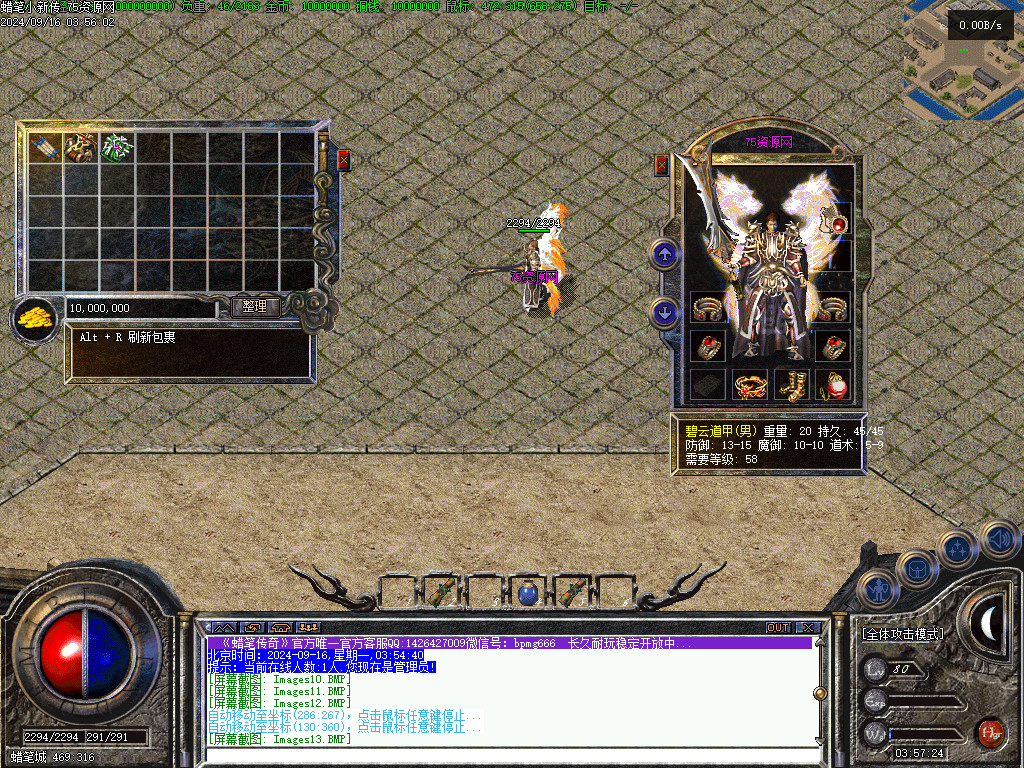
Task: Click the OUT button on chat bar
Action: point(778,627)
